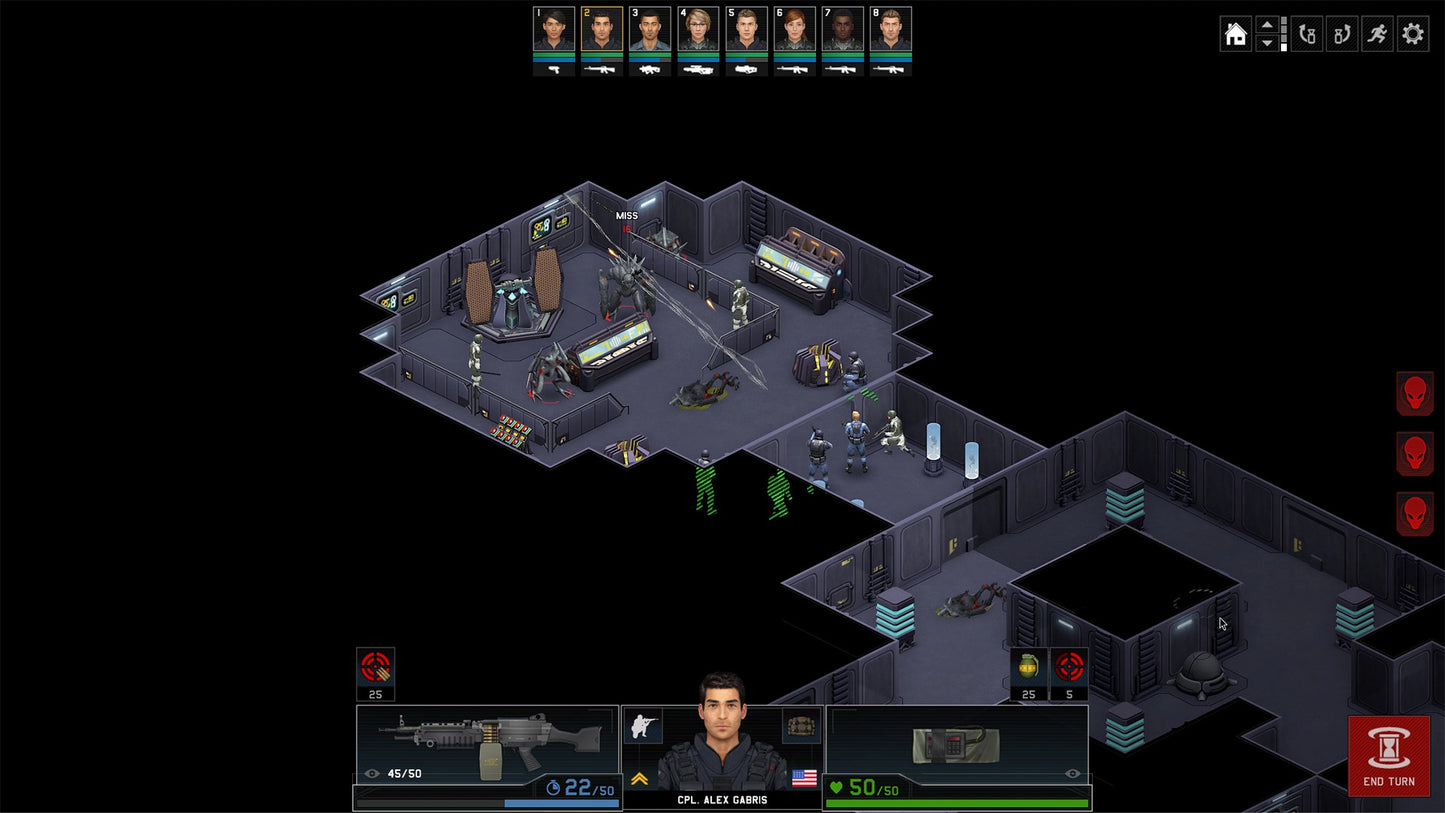Click the aimed shot reticle icon costing 5
This screenshot has width=1445, height=813.
click(x=1068, y=665)
